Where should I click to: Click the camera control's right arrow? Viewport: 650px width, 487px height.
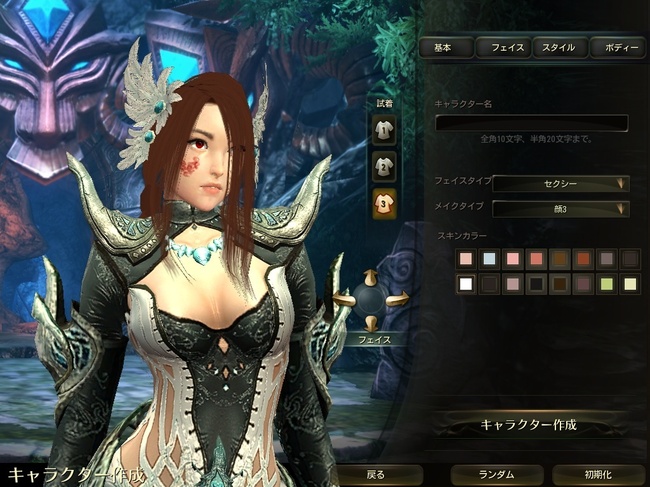(x=399, y=298)
